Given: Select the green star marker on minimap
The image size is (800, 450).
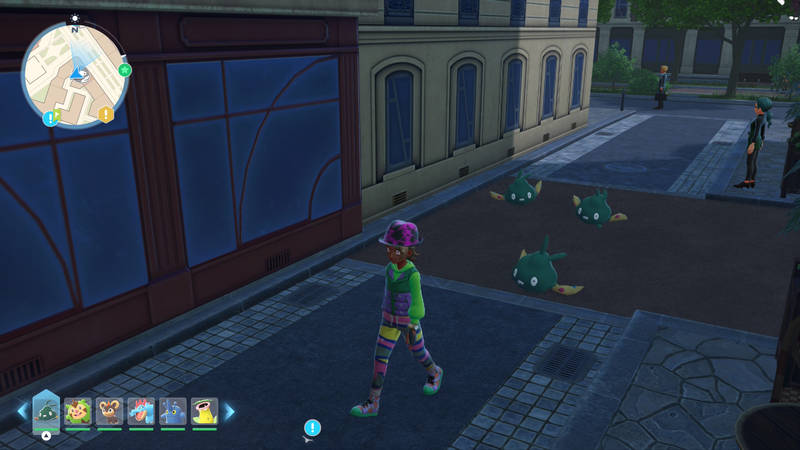Looking at the screenshot, I should click(x=125, y=70).
